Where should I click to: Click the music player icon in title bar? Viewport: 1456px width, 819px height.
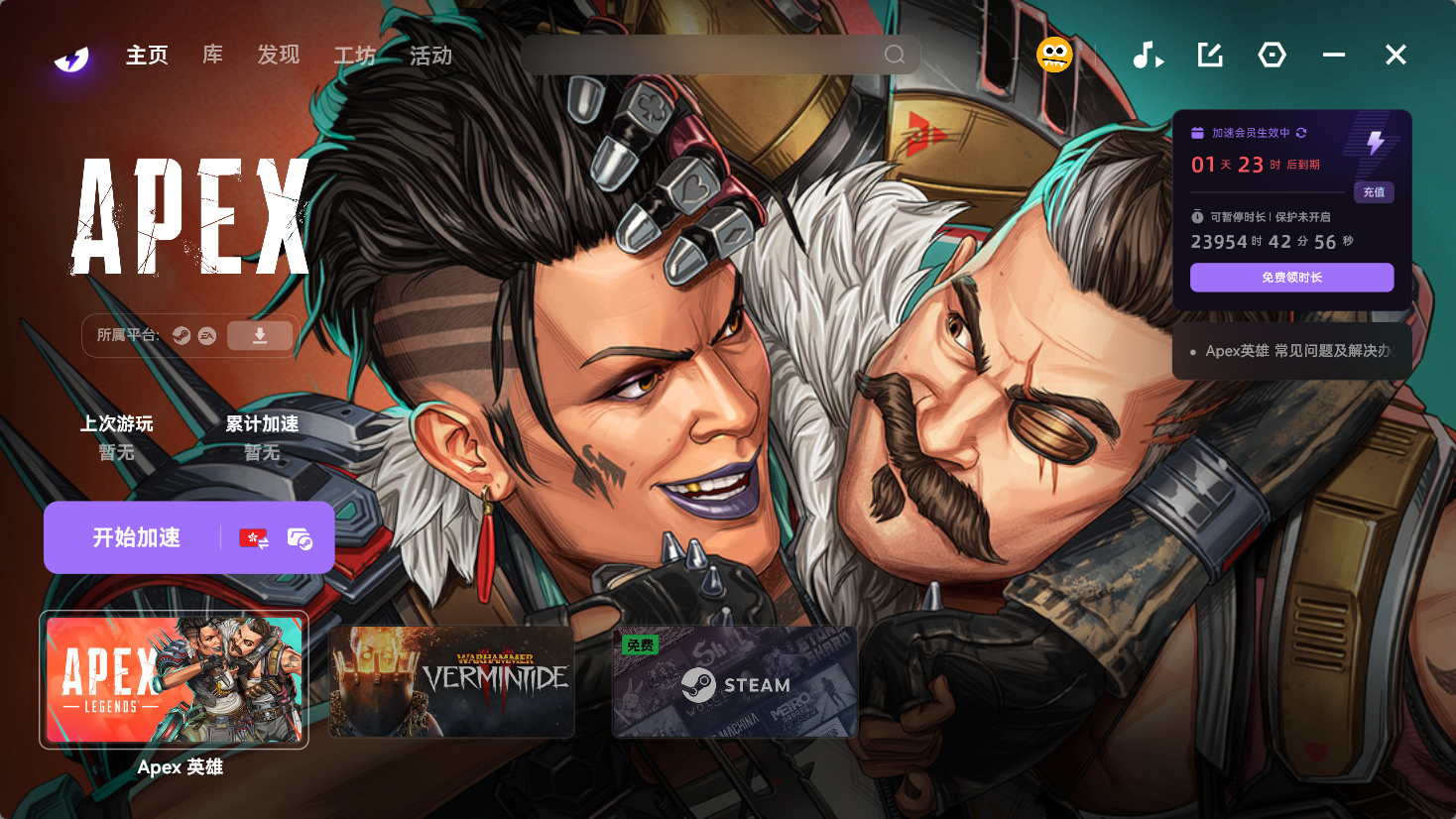[1148, 56]
